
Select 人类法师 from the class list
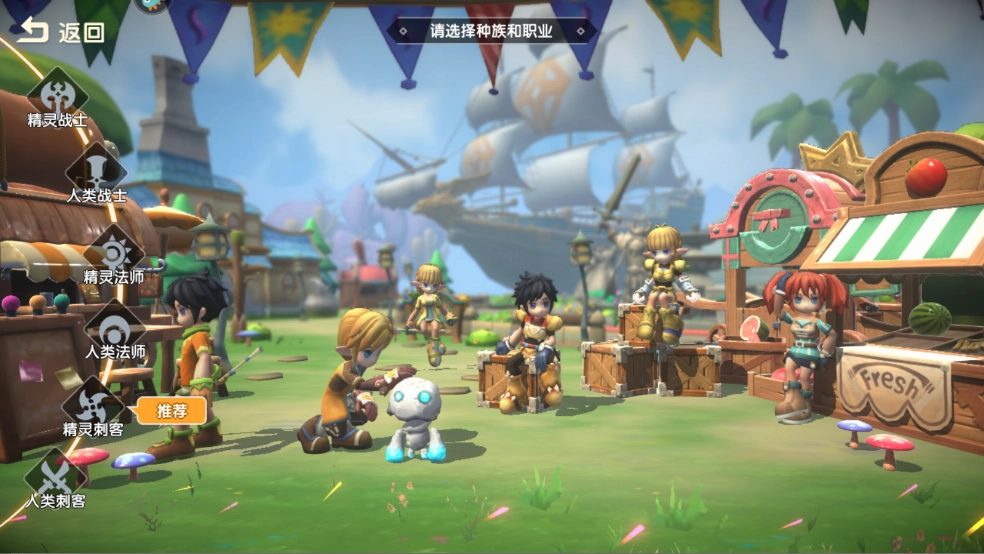point(115,330)
